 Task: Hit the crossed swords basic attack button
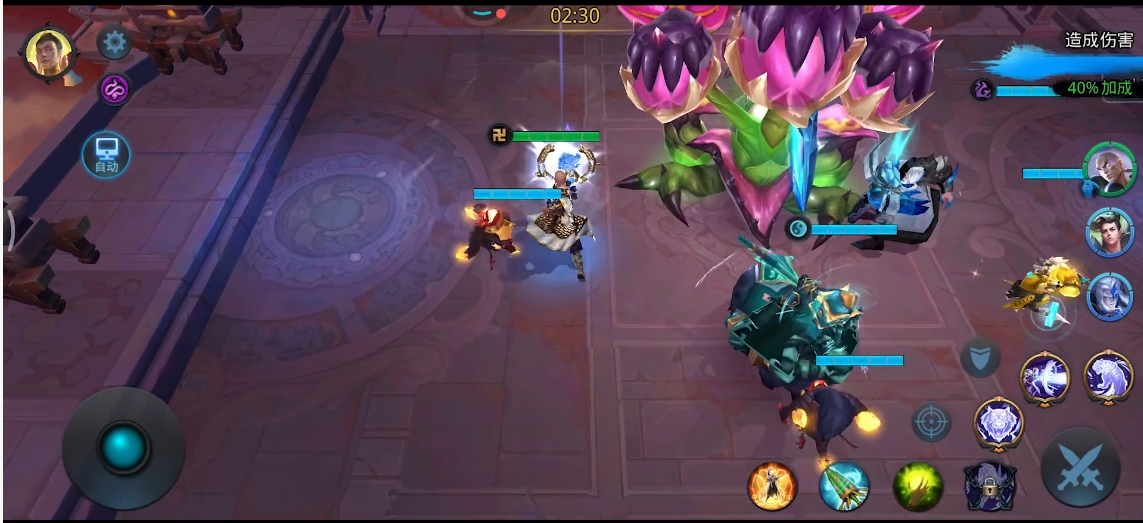click(x=1079, y=470)
